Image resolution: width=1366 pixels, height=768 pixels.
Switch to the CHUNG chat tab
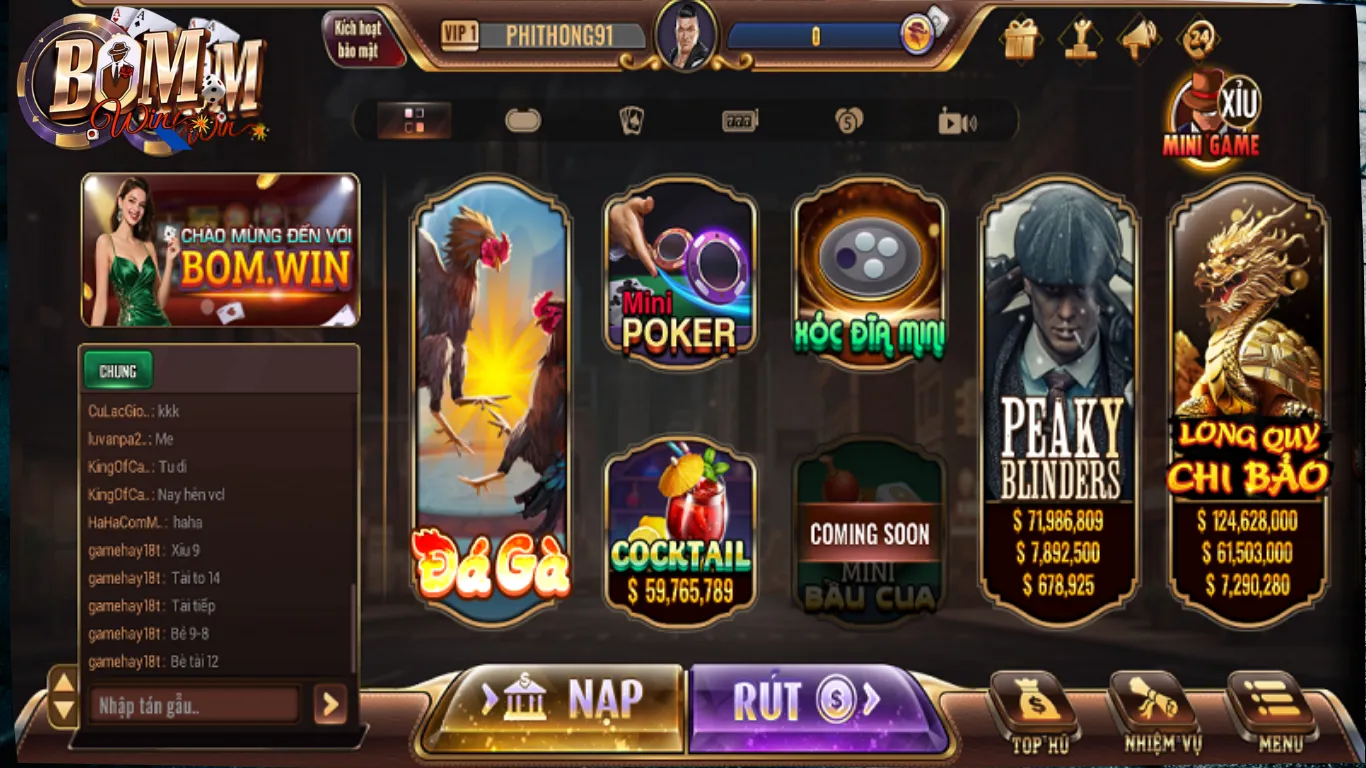click(x=117, y=370)
